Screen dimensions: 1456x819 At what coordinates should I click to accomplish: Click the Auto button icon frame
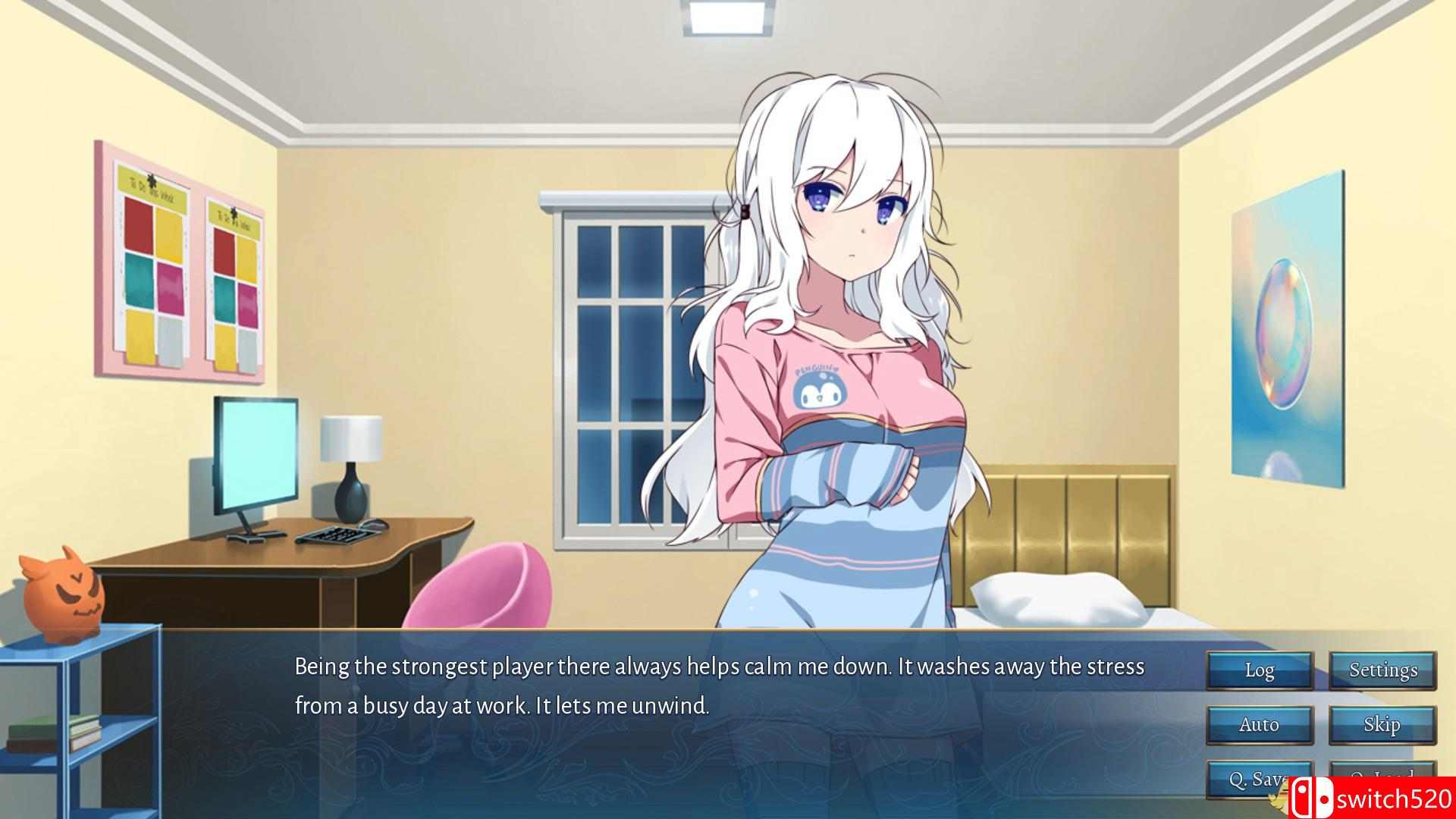[x=1259, y=724]
